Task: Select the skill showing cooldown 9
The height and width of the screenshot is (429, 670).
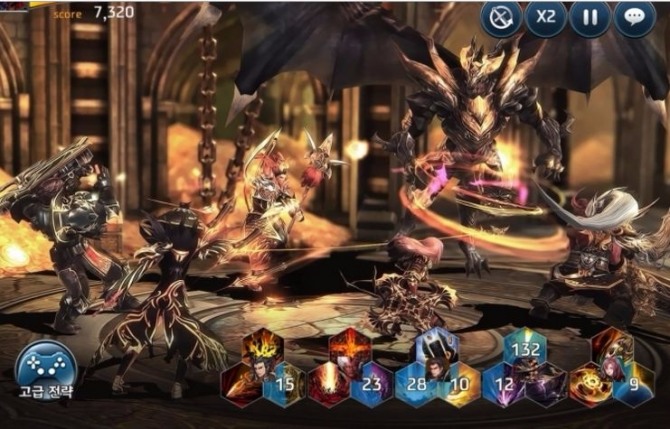Action: [x=632, y=385]
